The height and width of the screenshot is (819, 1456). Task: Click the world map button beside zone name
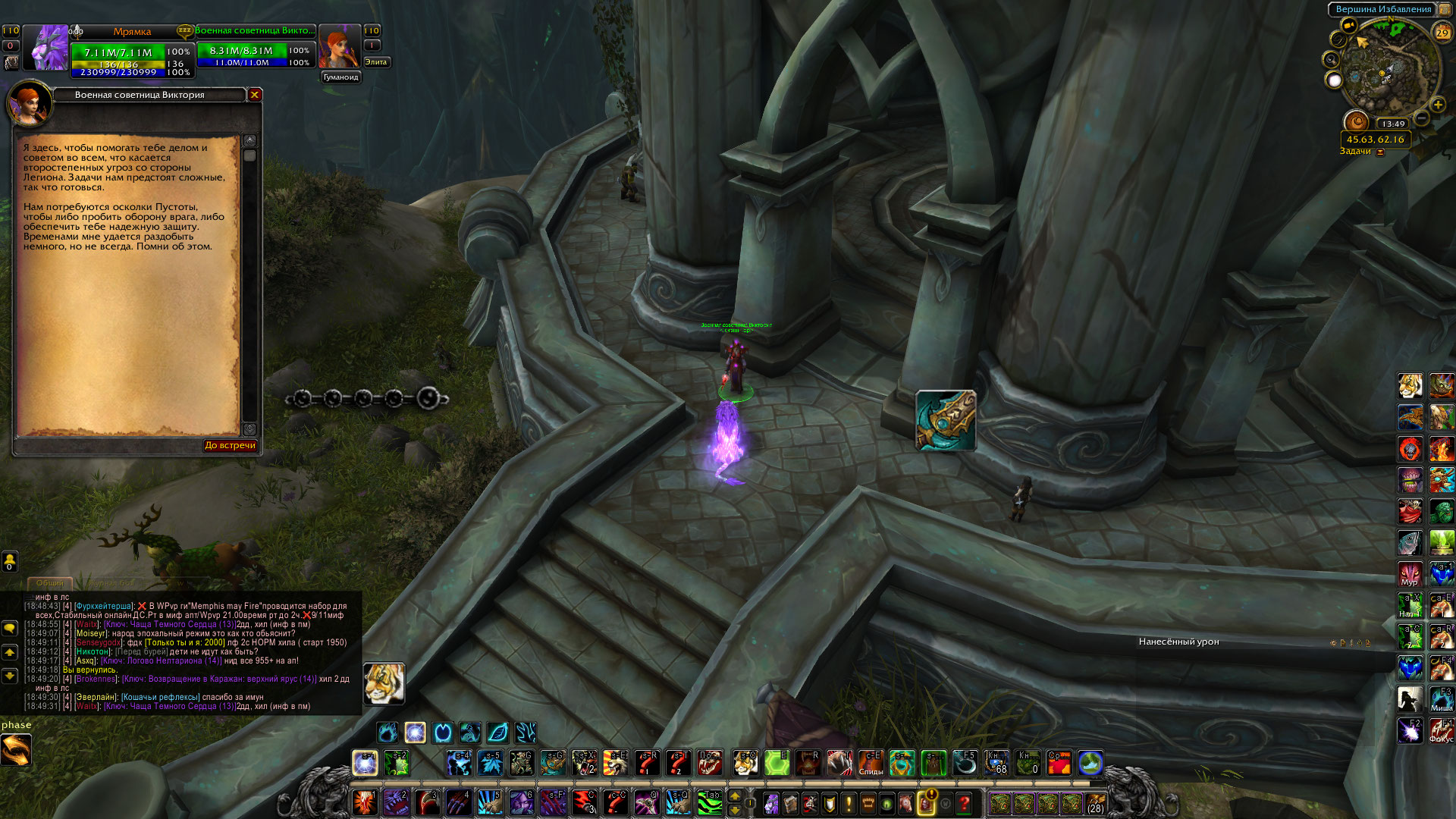pos(1445,9)
